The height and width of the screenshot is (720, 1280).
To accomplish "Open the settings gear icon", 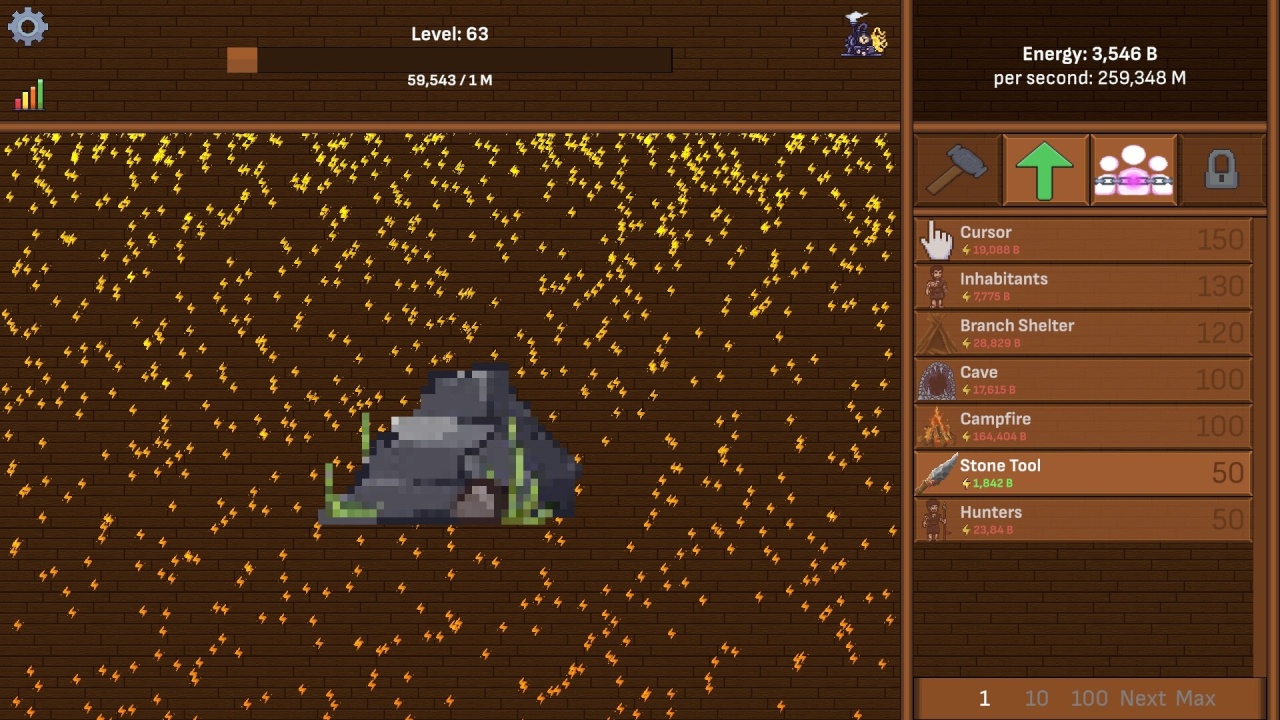I will coord(27,27).
